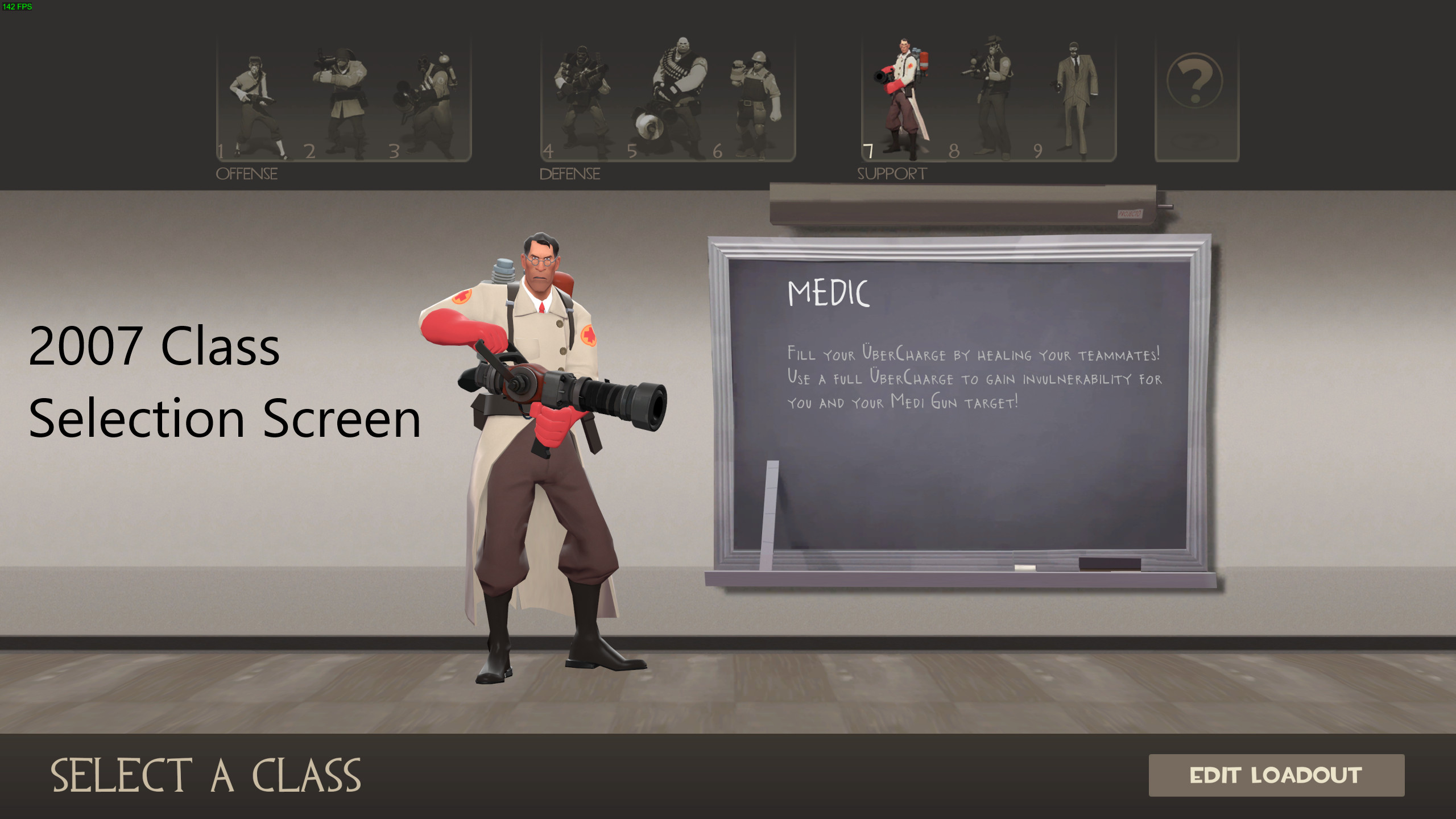Click the number 7 under Medic's slot
The width and height of the screenshot is (1456, 819).
click(868, 150)
